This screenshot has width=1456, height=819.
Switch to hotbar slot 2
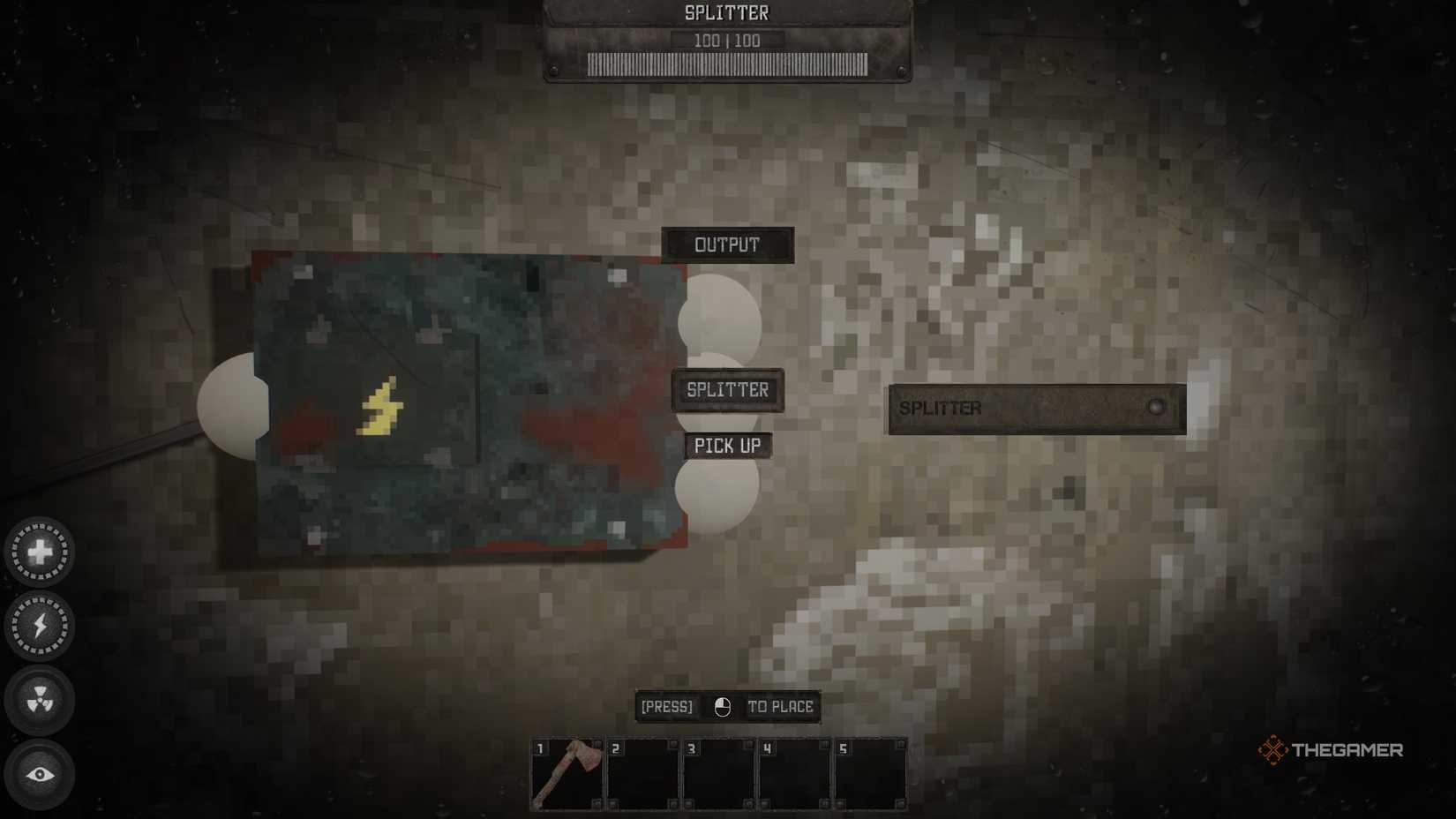pyautogui.click(x=641, y=773)
